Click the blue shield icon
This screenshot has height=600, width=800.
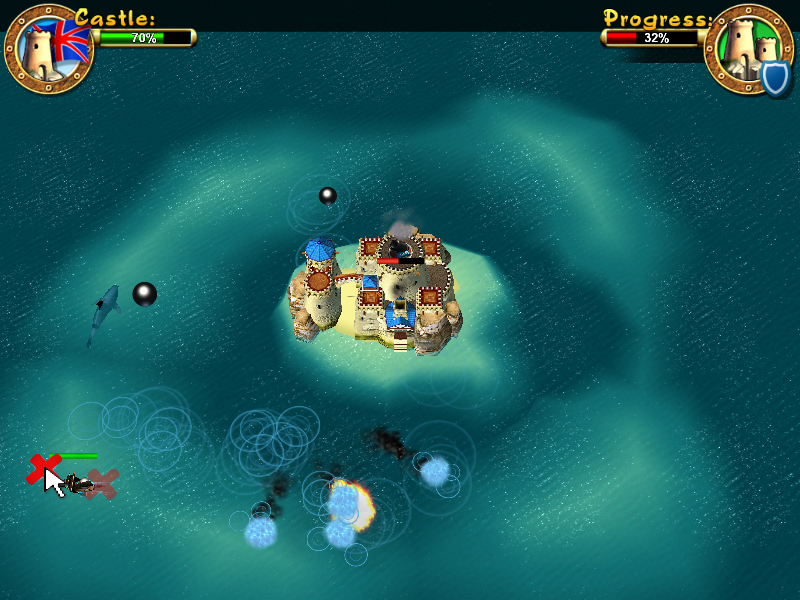pyautogui.click(x=775, y=77)
